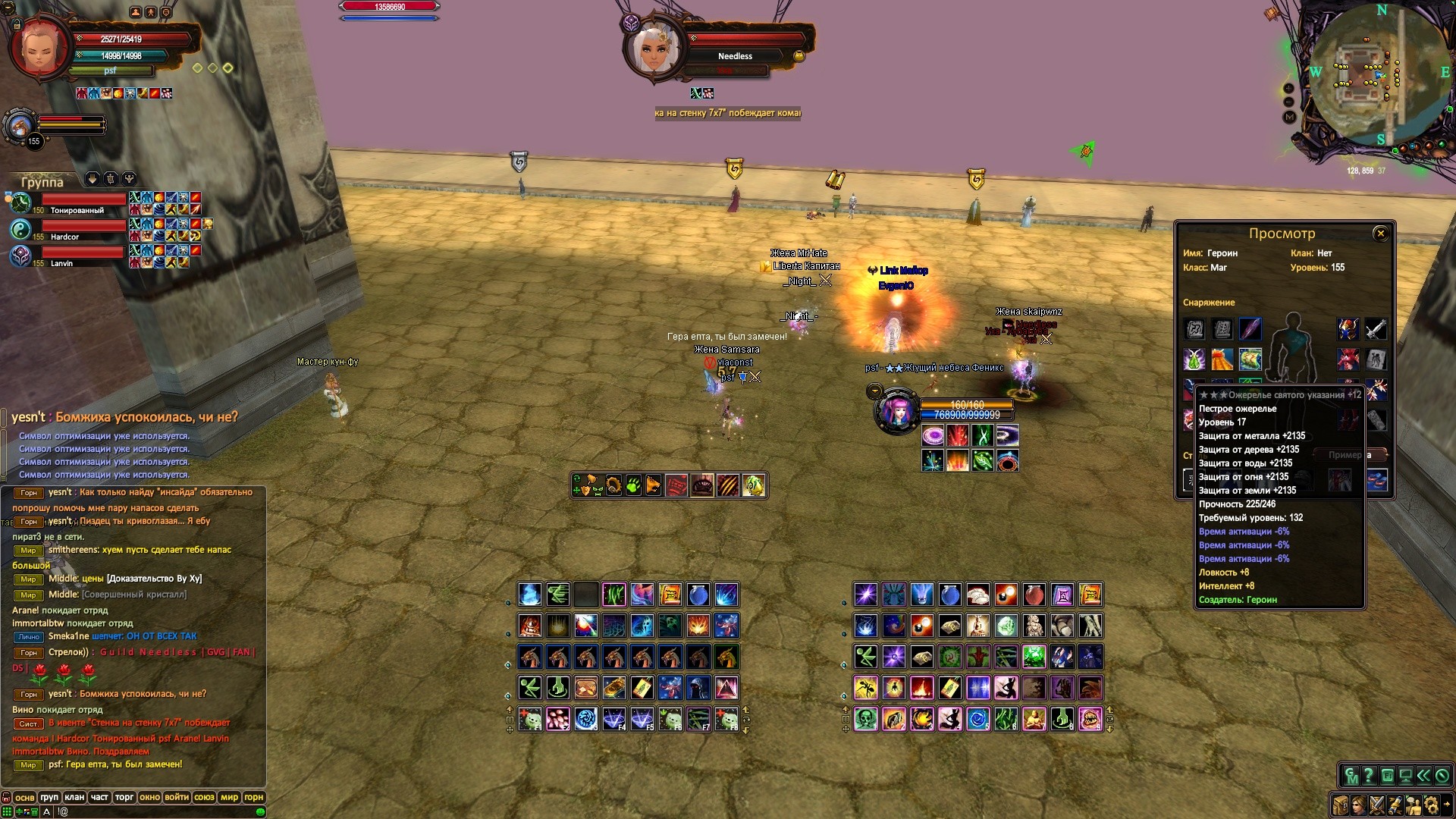Select party member Lanvin
This screenshot has height=819, width=1456.
pyautogui.click(x=68, y=256)
